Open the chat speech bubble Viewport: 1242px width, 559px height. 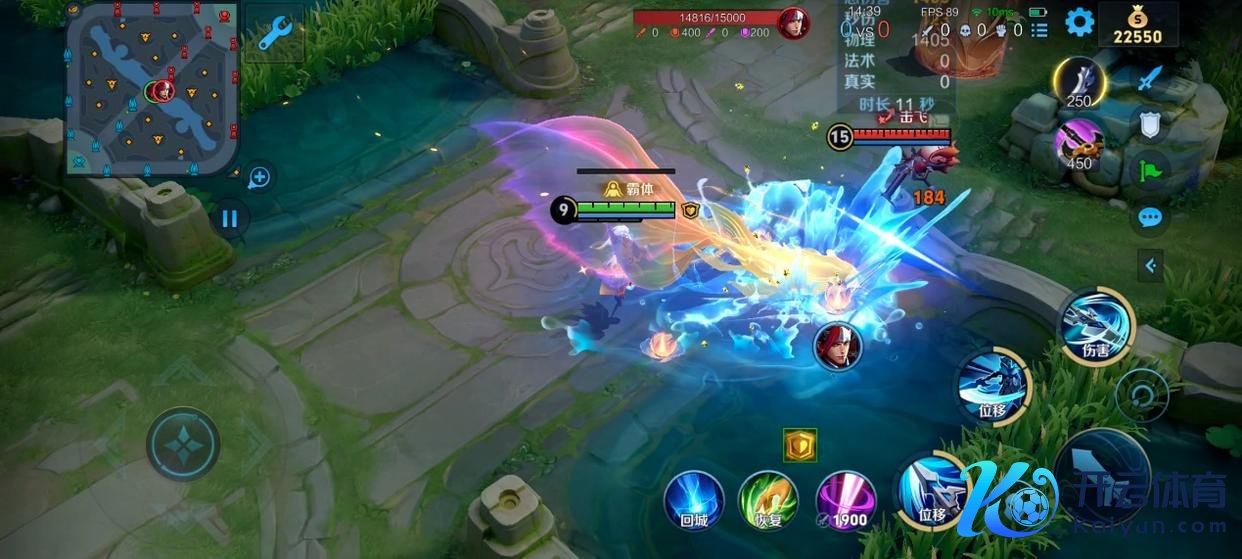(1150, 217)
